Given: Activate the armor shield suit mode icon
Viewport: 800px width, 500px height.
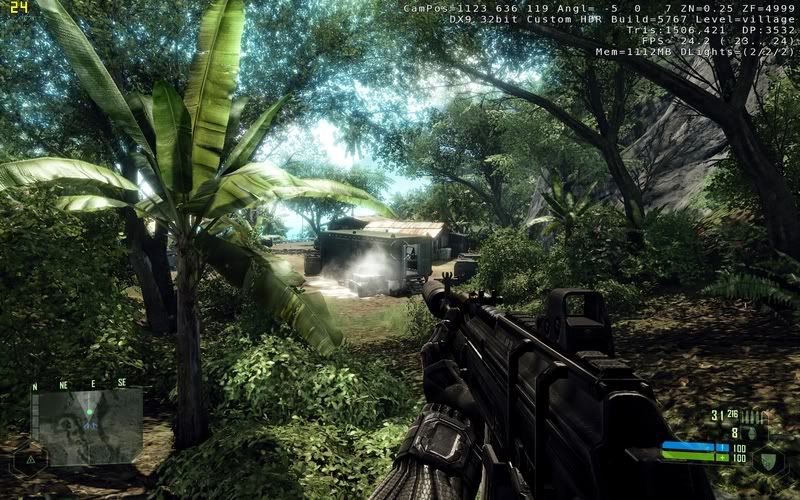Looking at the screenshot, I should (x=767, y=460).
